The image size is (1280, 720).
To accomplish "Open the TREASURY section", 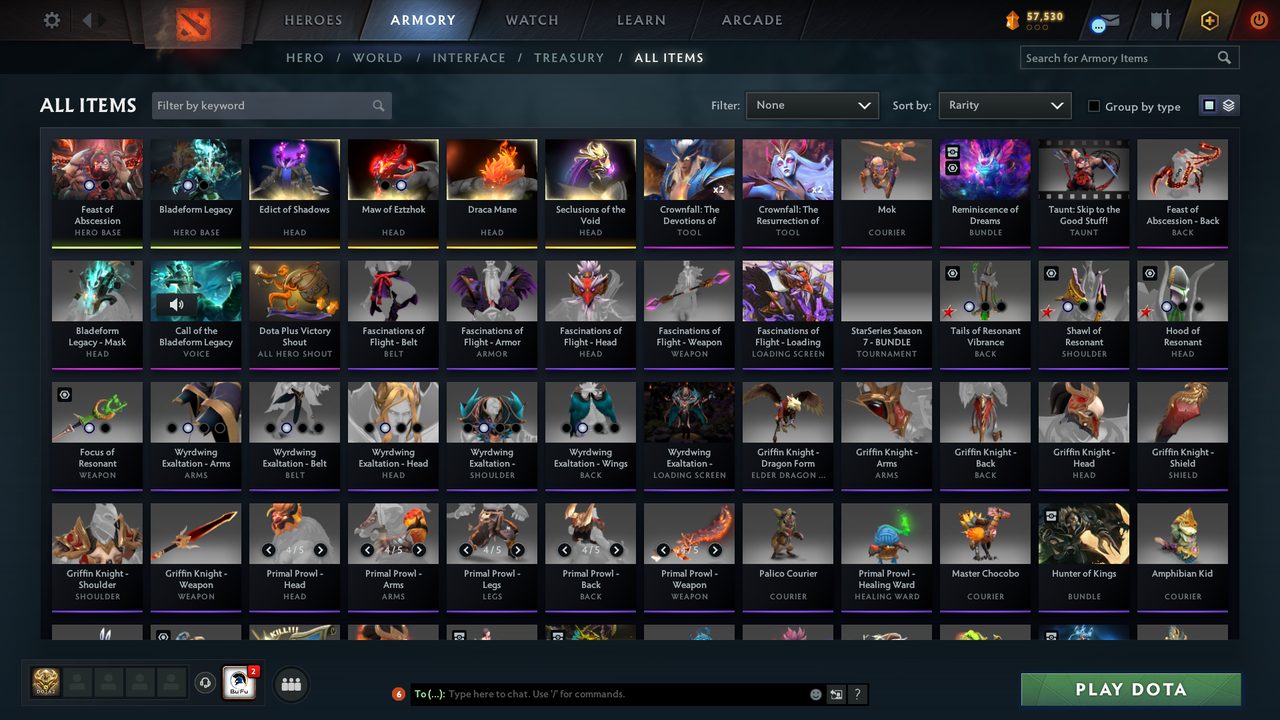I will click(569, 57).
